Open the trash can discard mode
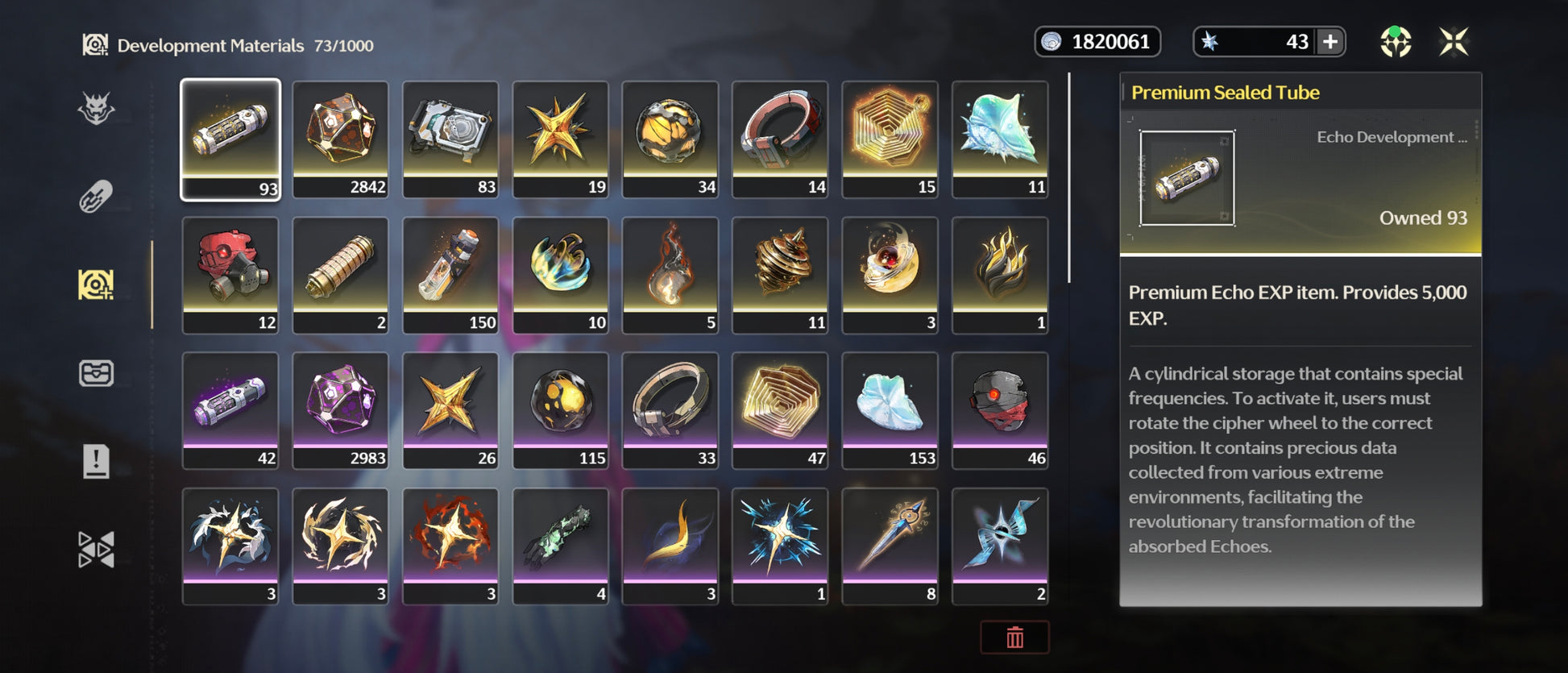The height and width of the screenshot is (673, 1568). (x=1014, y=638)
